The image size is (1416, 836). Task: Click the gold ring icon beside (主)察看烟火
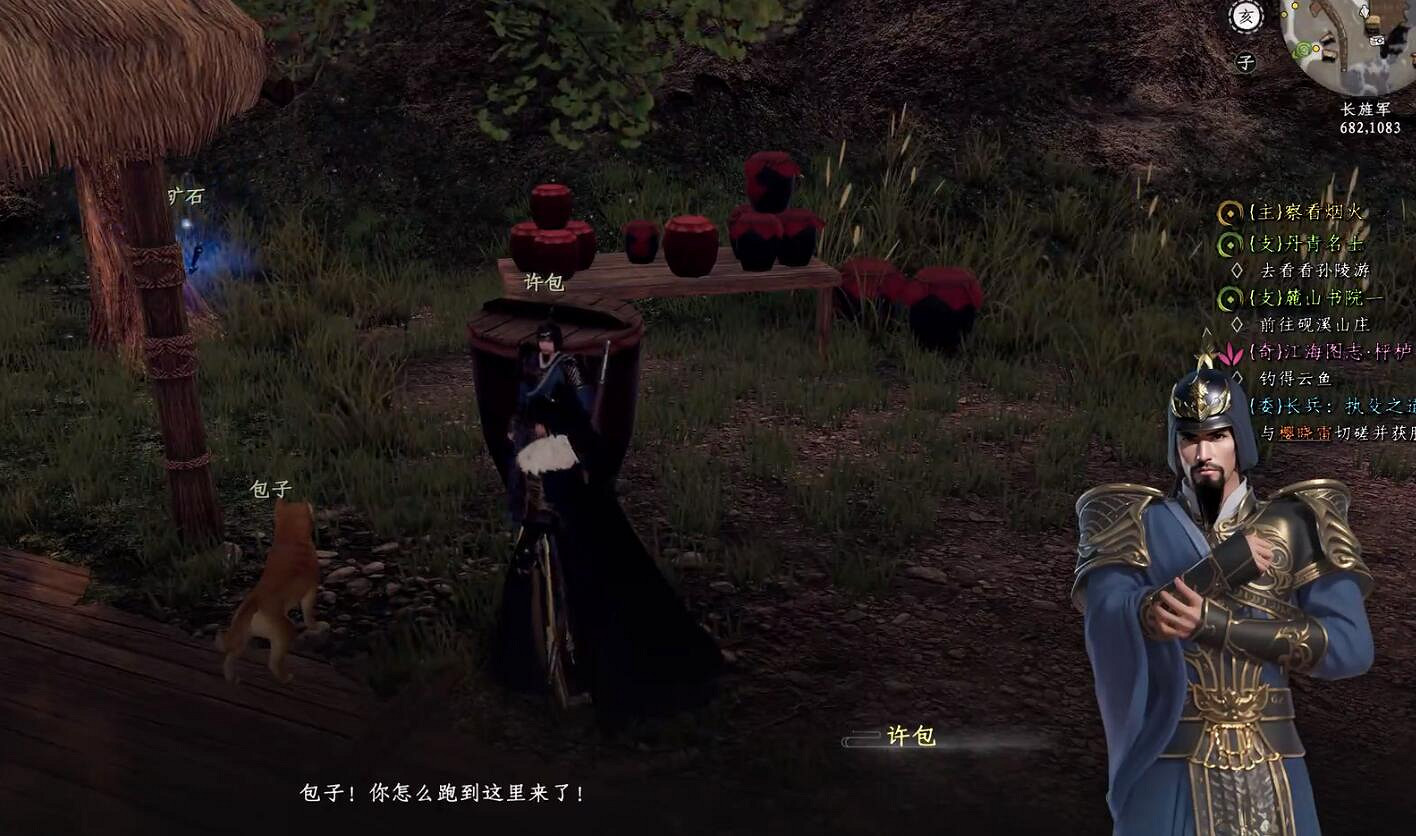pyautogui.click(x=1228, y=213)
